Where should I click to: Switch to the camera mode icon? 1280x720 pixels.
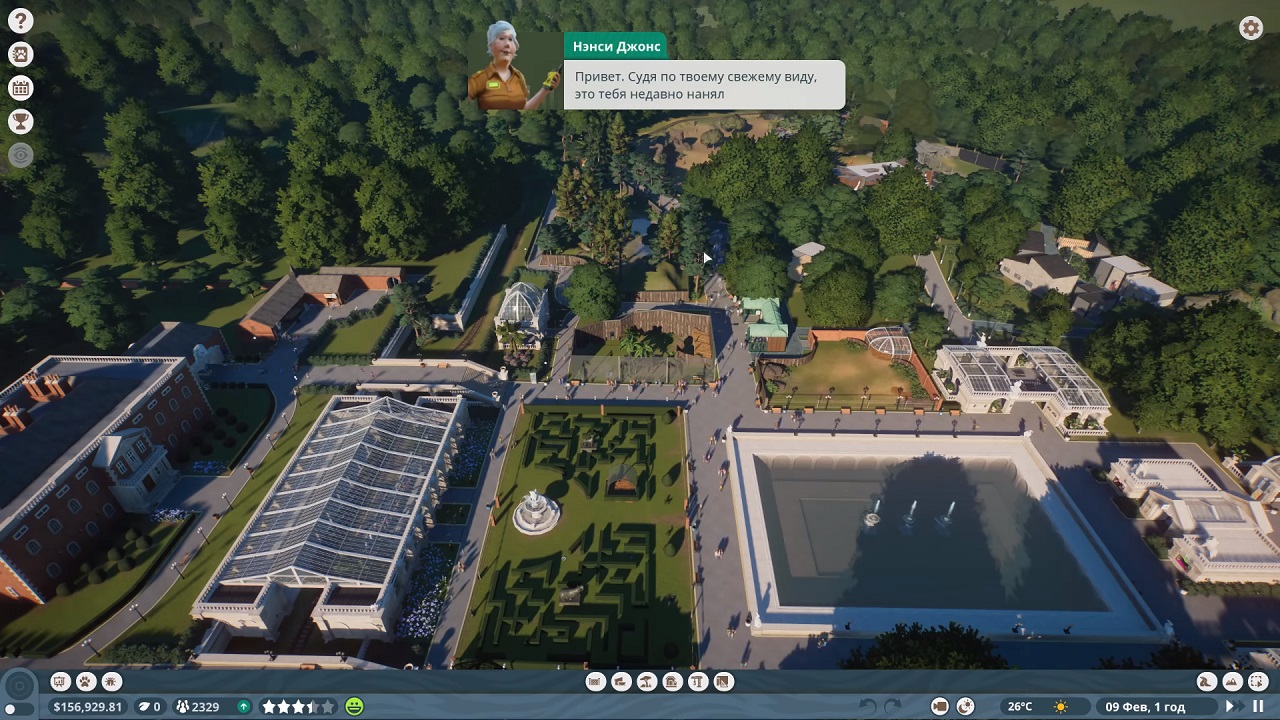click(x=940, y=706)
